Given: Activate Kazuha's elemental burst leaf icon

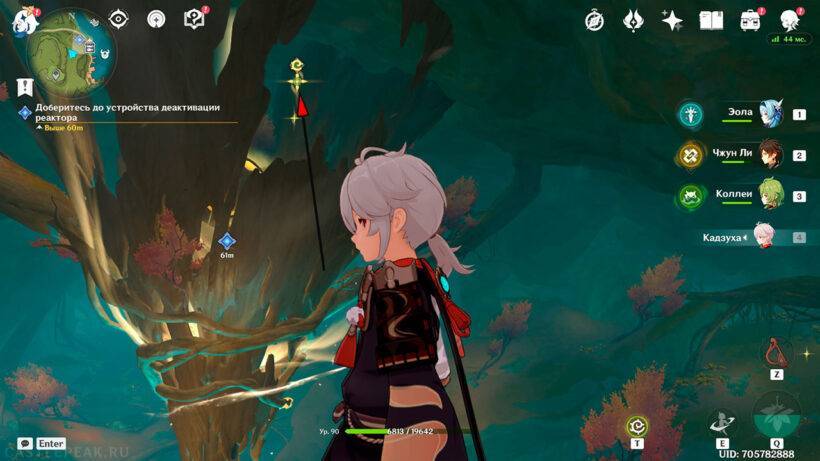Looking at the screenshot, I should [x=776, y=416].
